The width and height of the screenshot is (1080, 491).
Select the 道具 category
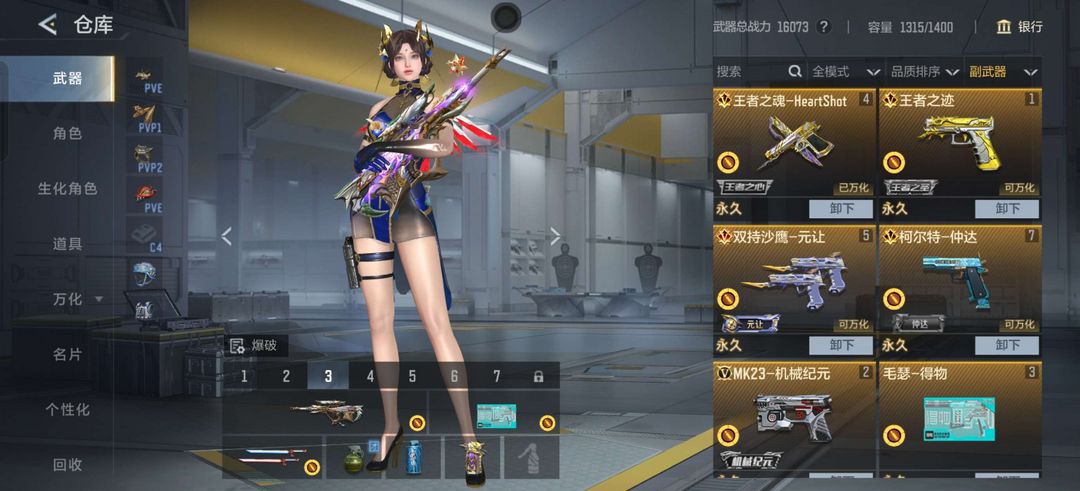click(x=67, y=243)
